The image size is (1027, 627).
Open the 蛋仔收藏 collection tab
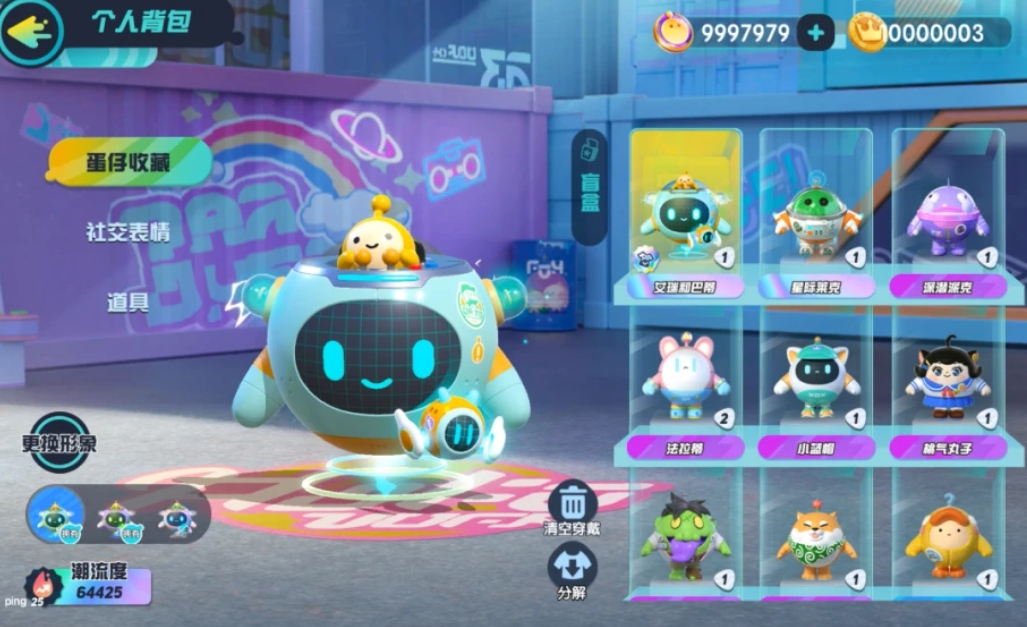pyautogui.click(x=128, y=162)
